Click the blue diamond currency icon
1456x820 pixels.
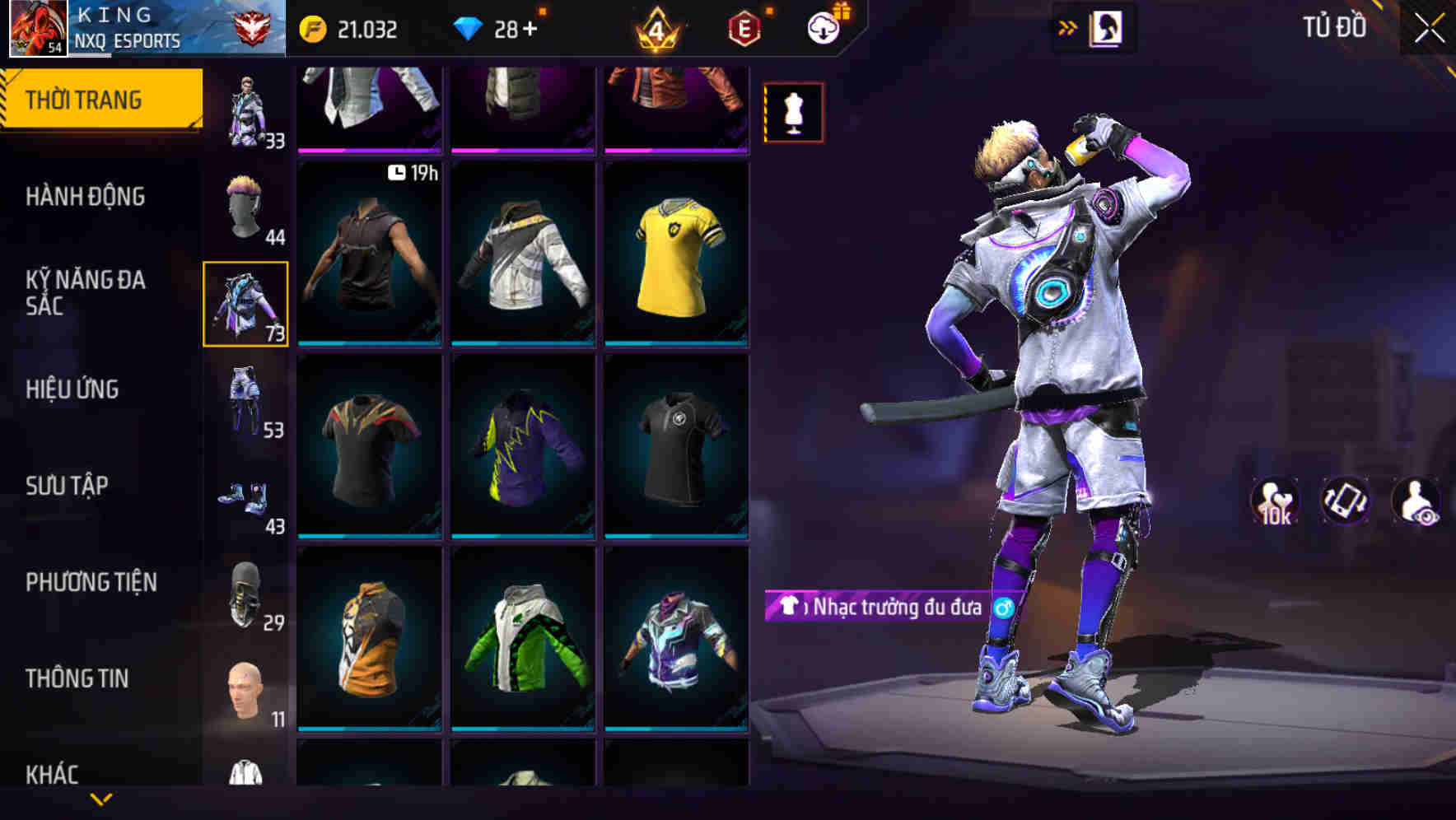(x=470, y=30)
